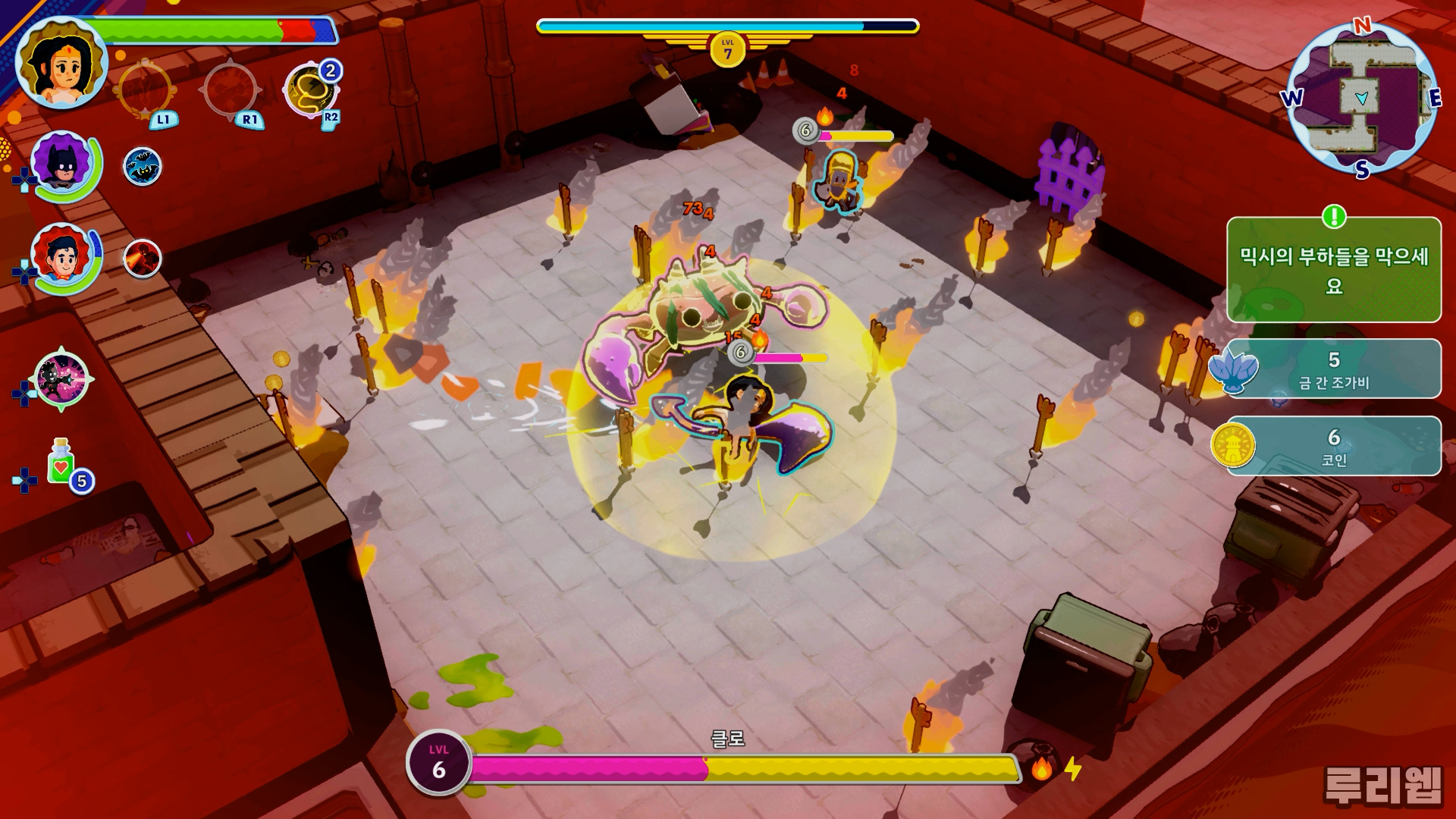Open the circular compass minimap

[x=1362, y=99]
